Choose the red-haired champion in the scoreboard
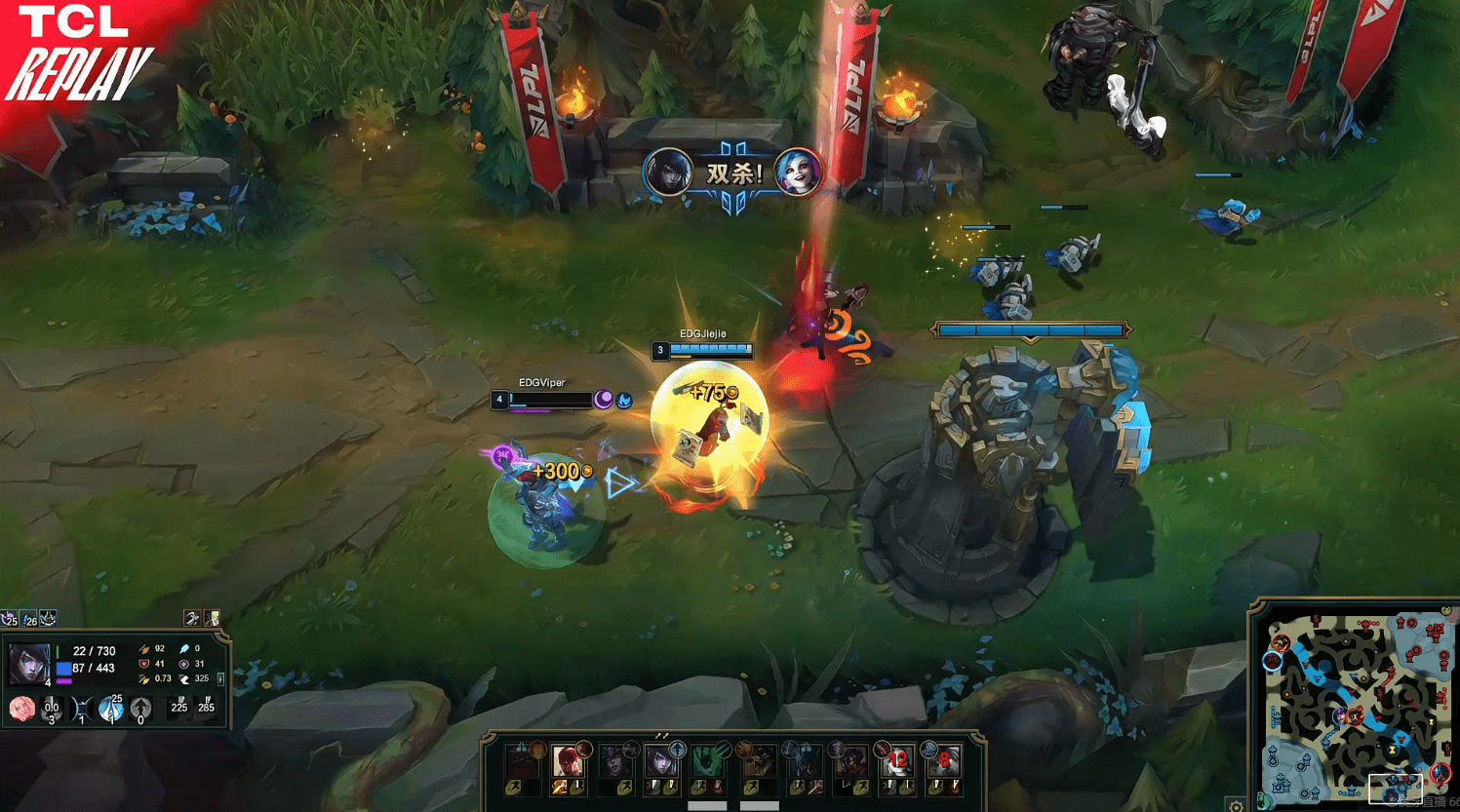Viewport: 1460px width, 812px height. pos(567,760)
